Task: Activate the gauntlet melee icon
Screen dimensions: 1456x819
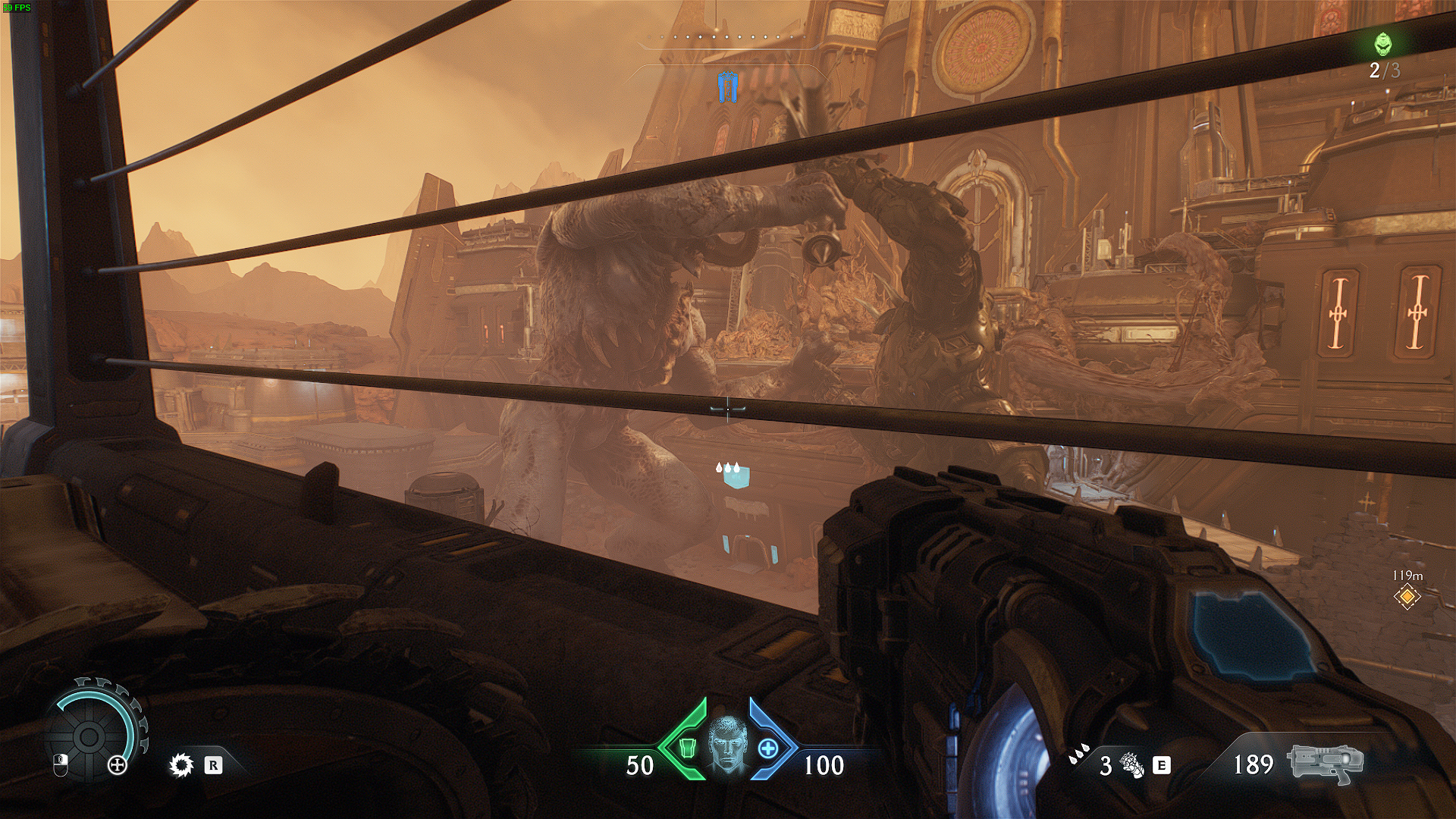Action: pos(1131,764)
